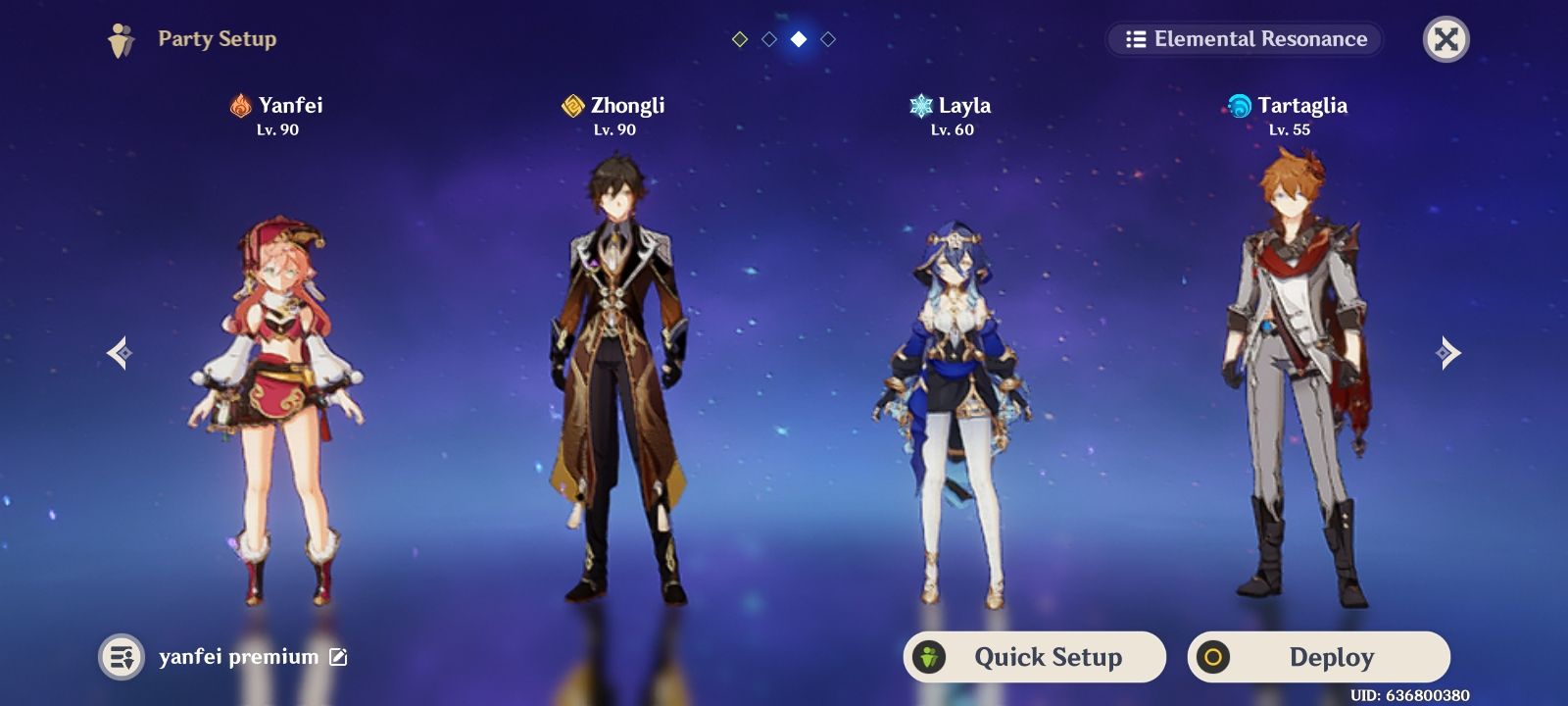Click the Geo element icon beside Zhongli
1568x706 pixels.
coord(571,106)
